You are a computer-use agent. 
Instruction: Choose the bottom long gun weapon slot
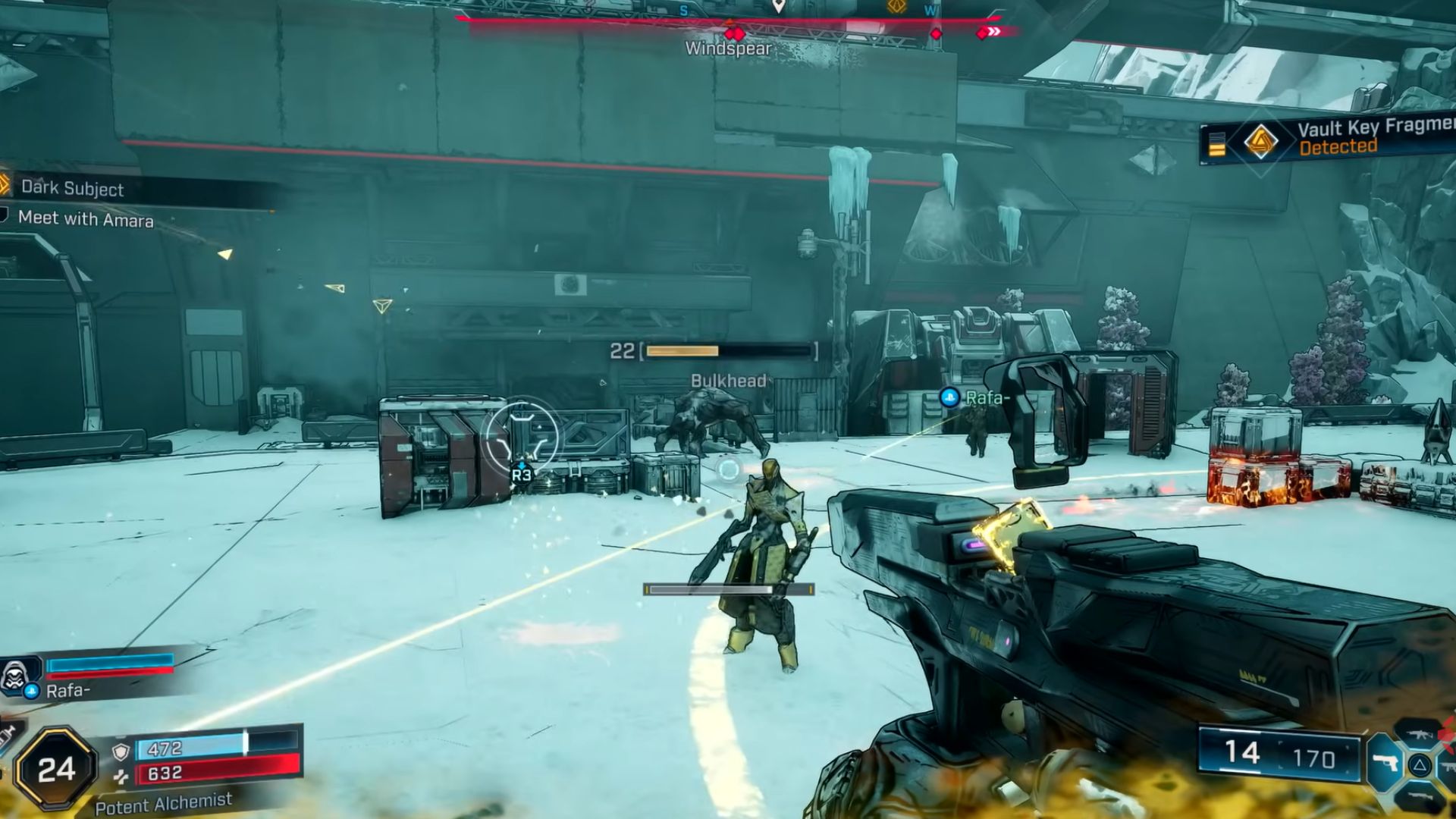click(x=1418, y=798)
